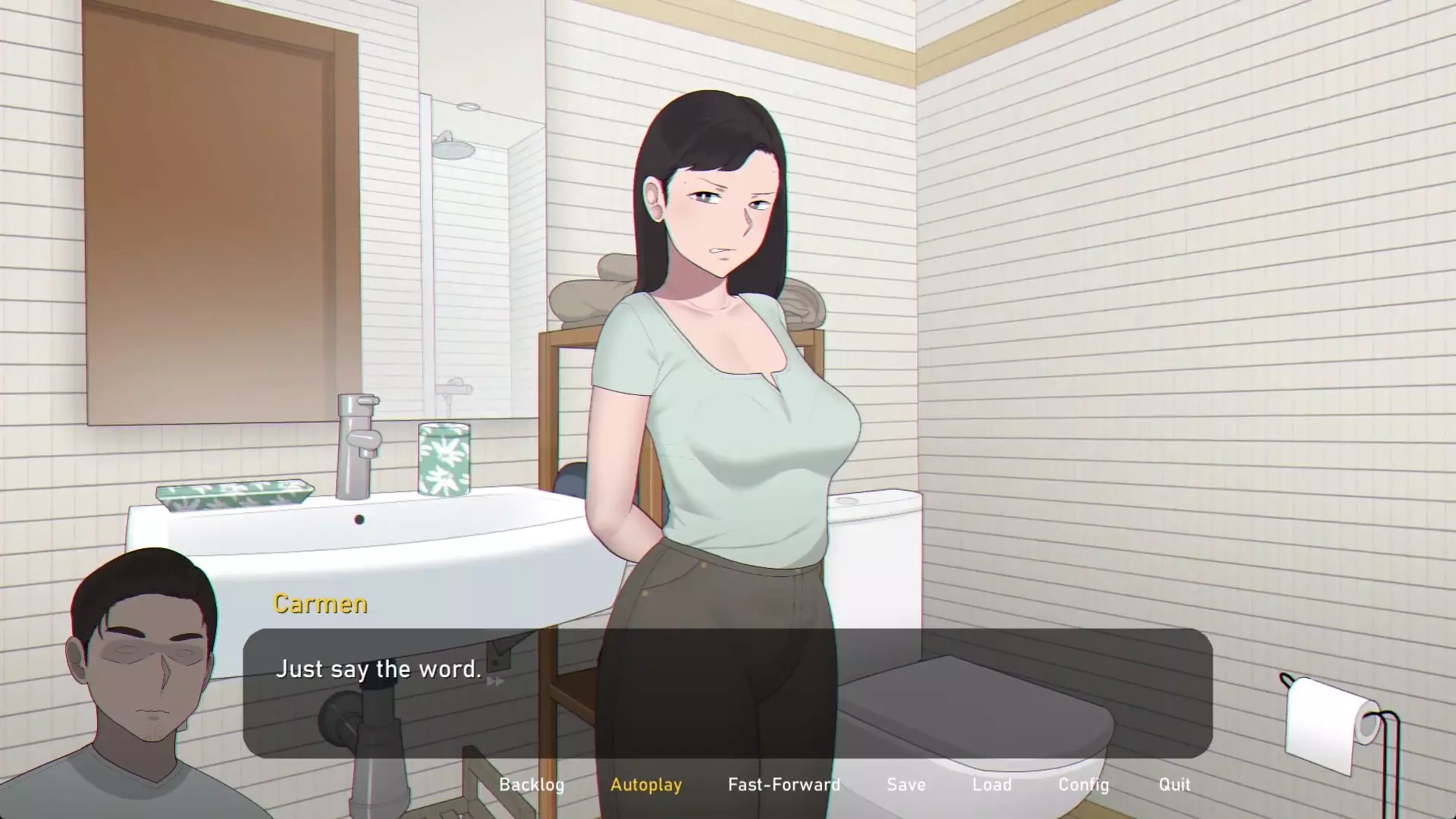Image resolution: width=1456 pixels, height=819 pixels.
Task: Open the Save menu
Action: 906,784
